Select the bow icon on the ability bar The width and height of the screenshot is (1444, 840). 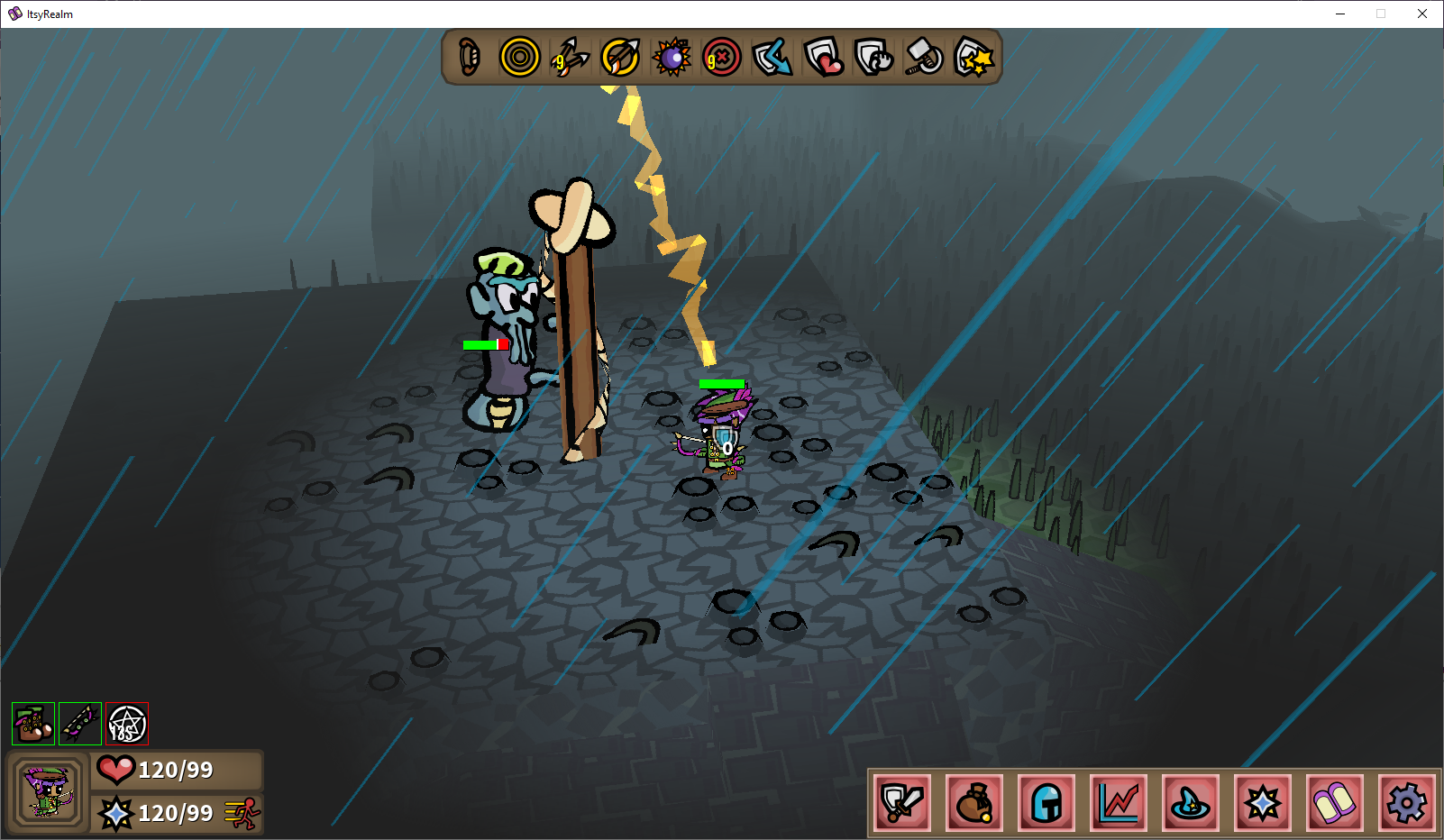tap(469, 58)
